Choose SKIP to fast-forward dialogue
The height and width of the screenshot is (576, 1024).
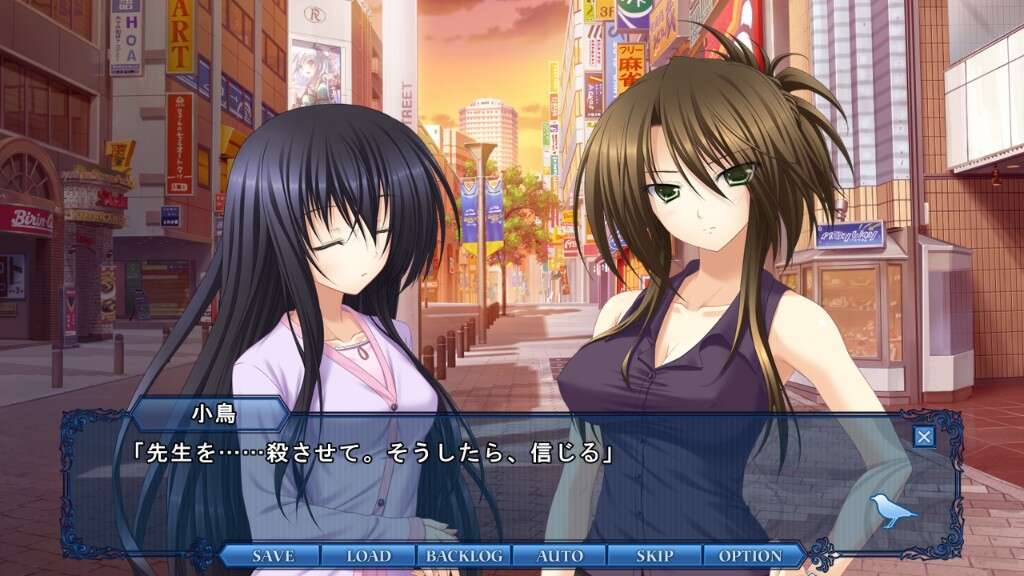(x=655, y=555)
